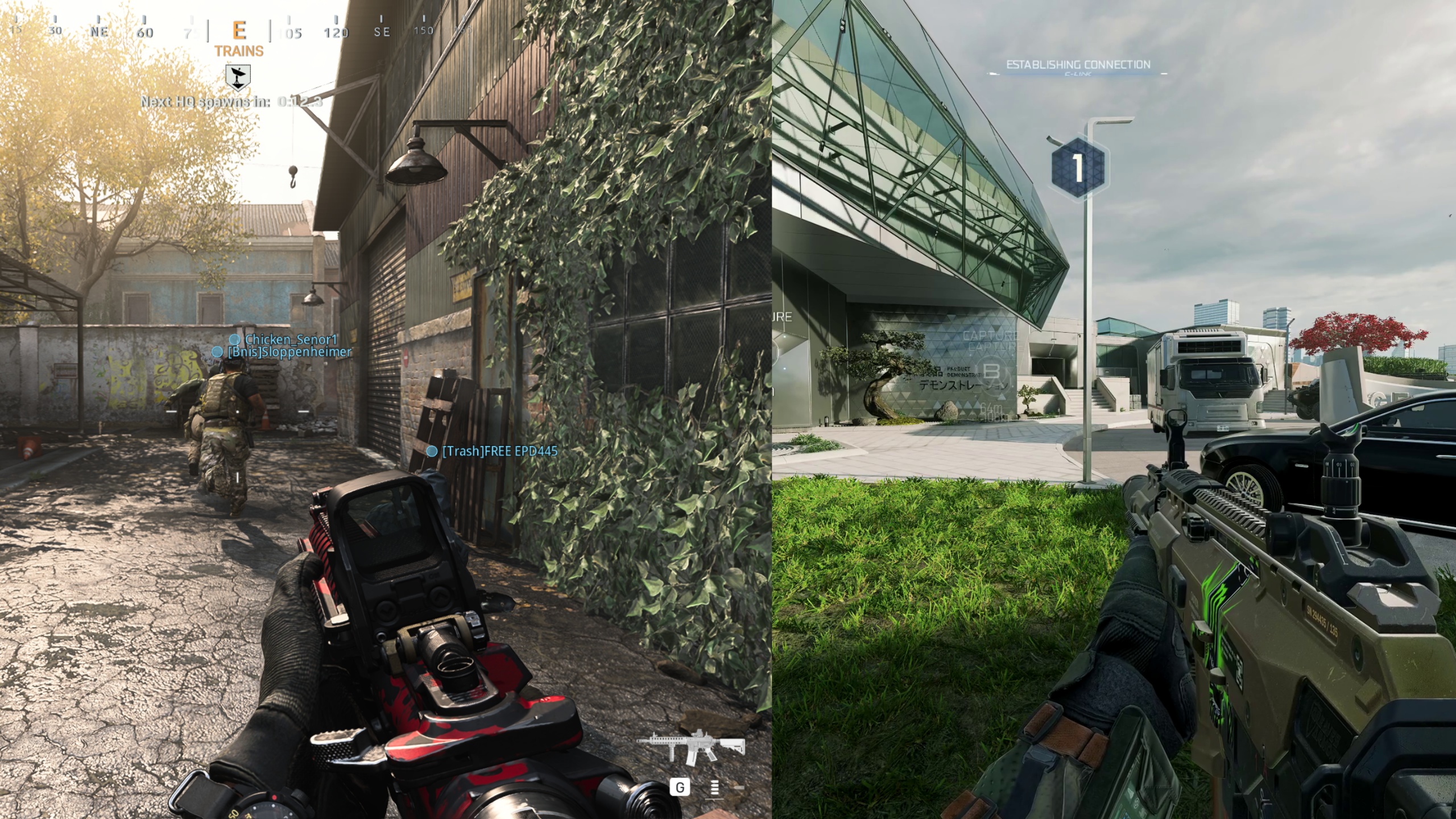Image resolution: width=1456 pixels, height=819 pixels.
Task: Select the TRAINS location label
Action: coord(239,51)
